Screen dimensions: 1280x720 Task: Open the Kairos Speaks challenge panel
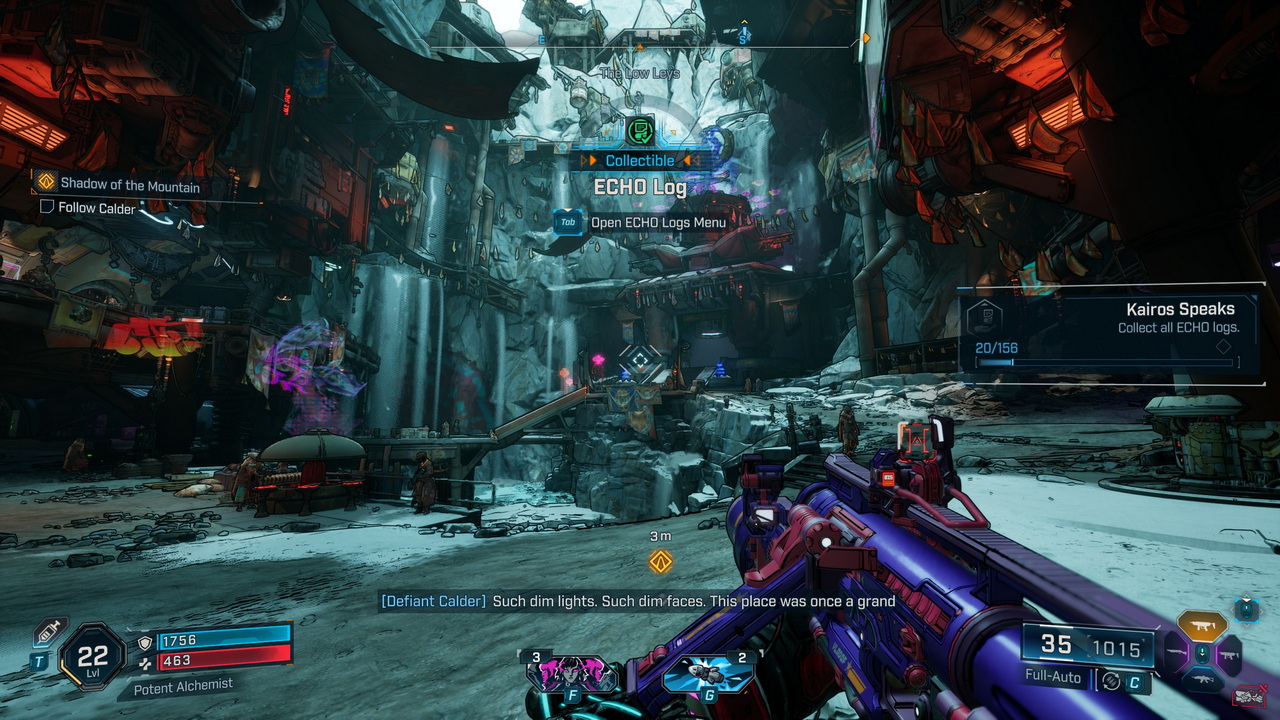pyautogui.click(x=1108, y=334)
